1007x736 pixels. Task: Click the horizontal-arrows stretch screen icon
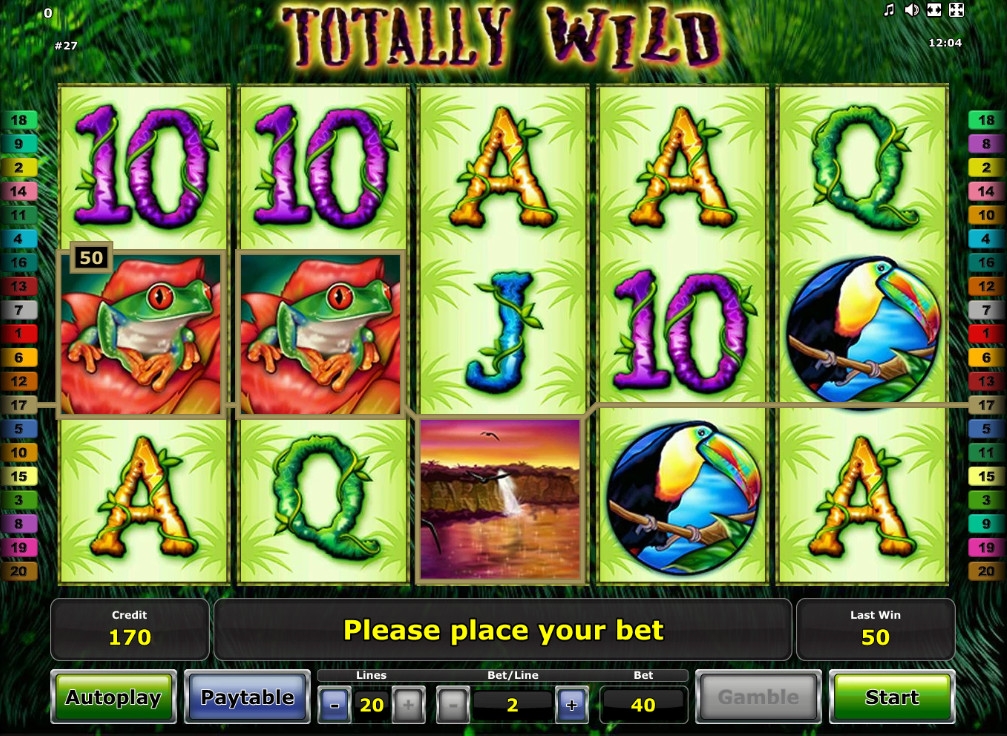coord(934,10)
